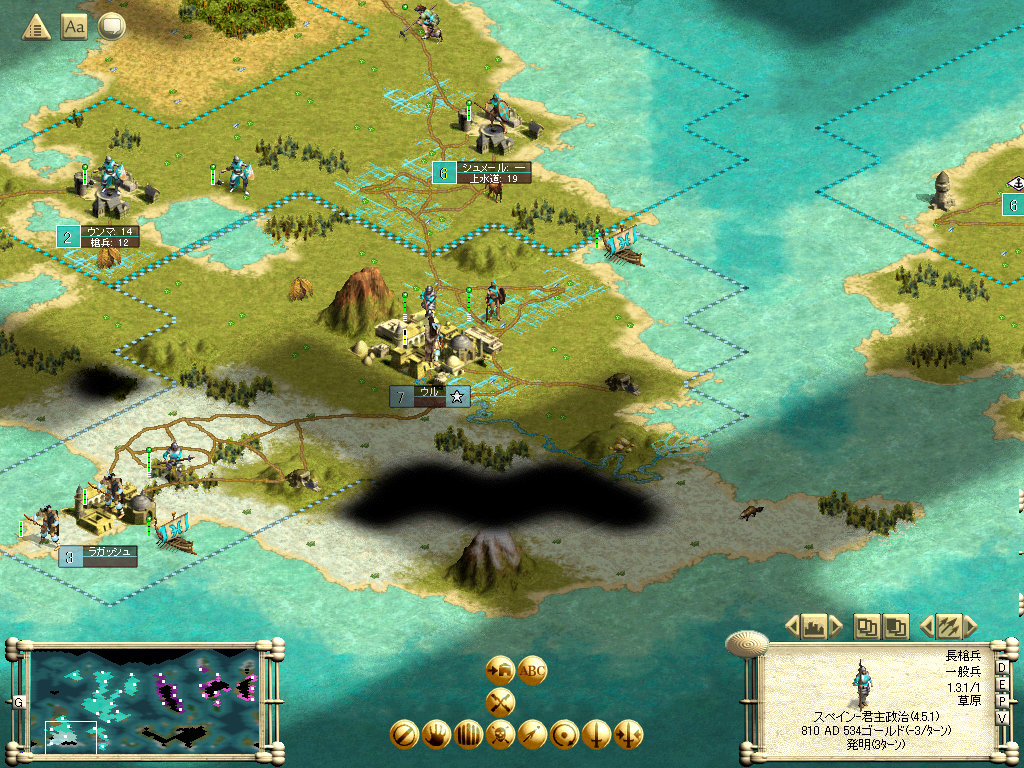Image resolution: width=1024 pixels, height=768 pixels.
Task: Choose the crossed swords pillage order
Action: 500,702
